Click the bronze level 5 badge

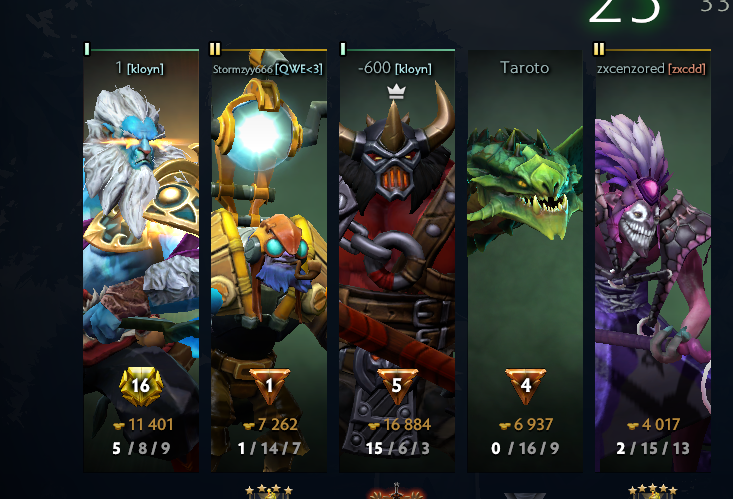(397, 386)
